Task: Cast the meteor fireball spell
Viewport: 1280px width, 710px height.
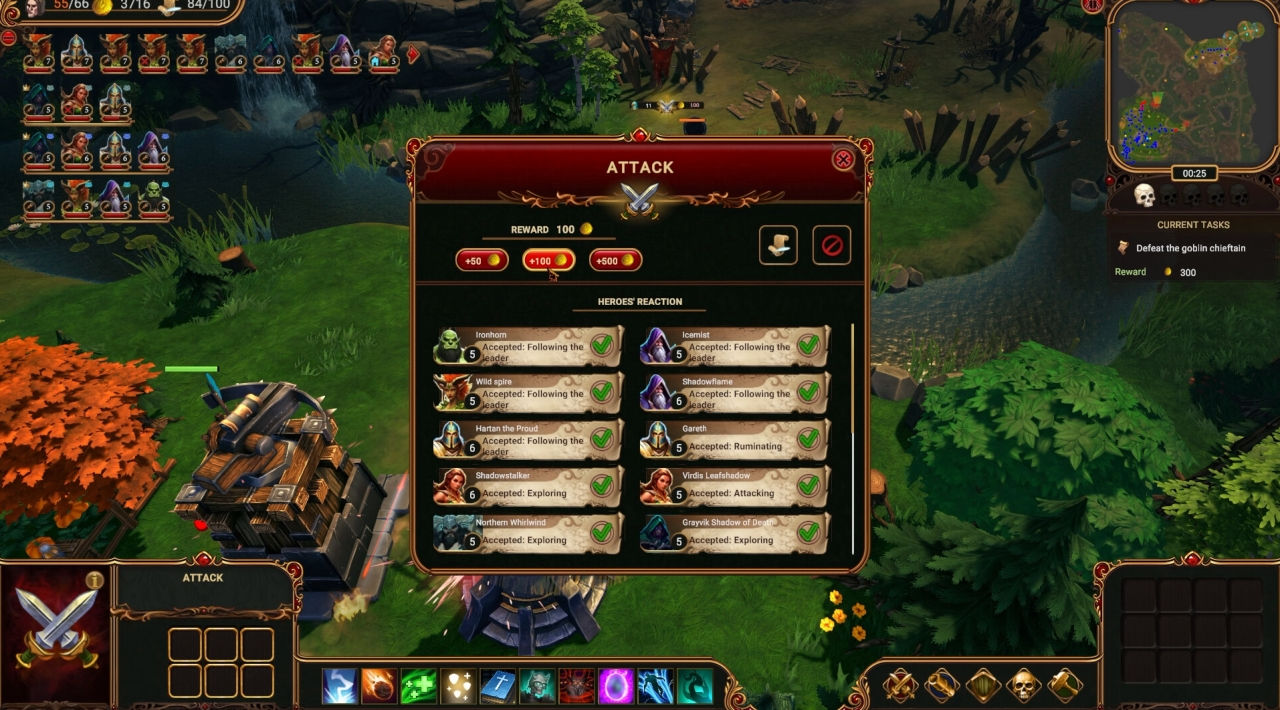Action: click(379, 686)
